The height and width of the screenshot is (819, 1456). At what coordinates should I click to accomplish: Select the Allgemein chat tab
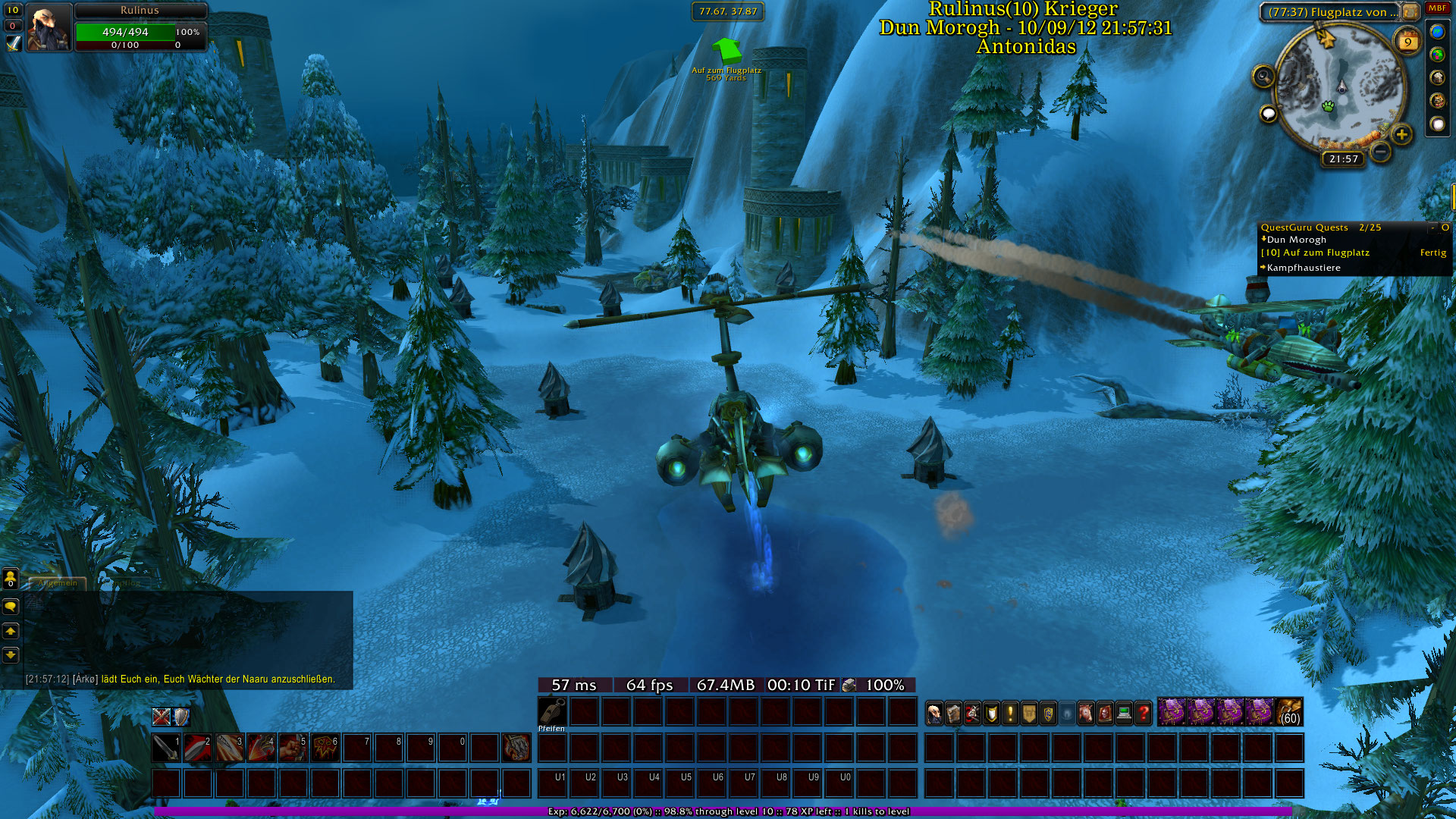coord(58,583)
